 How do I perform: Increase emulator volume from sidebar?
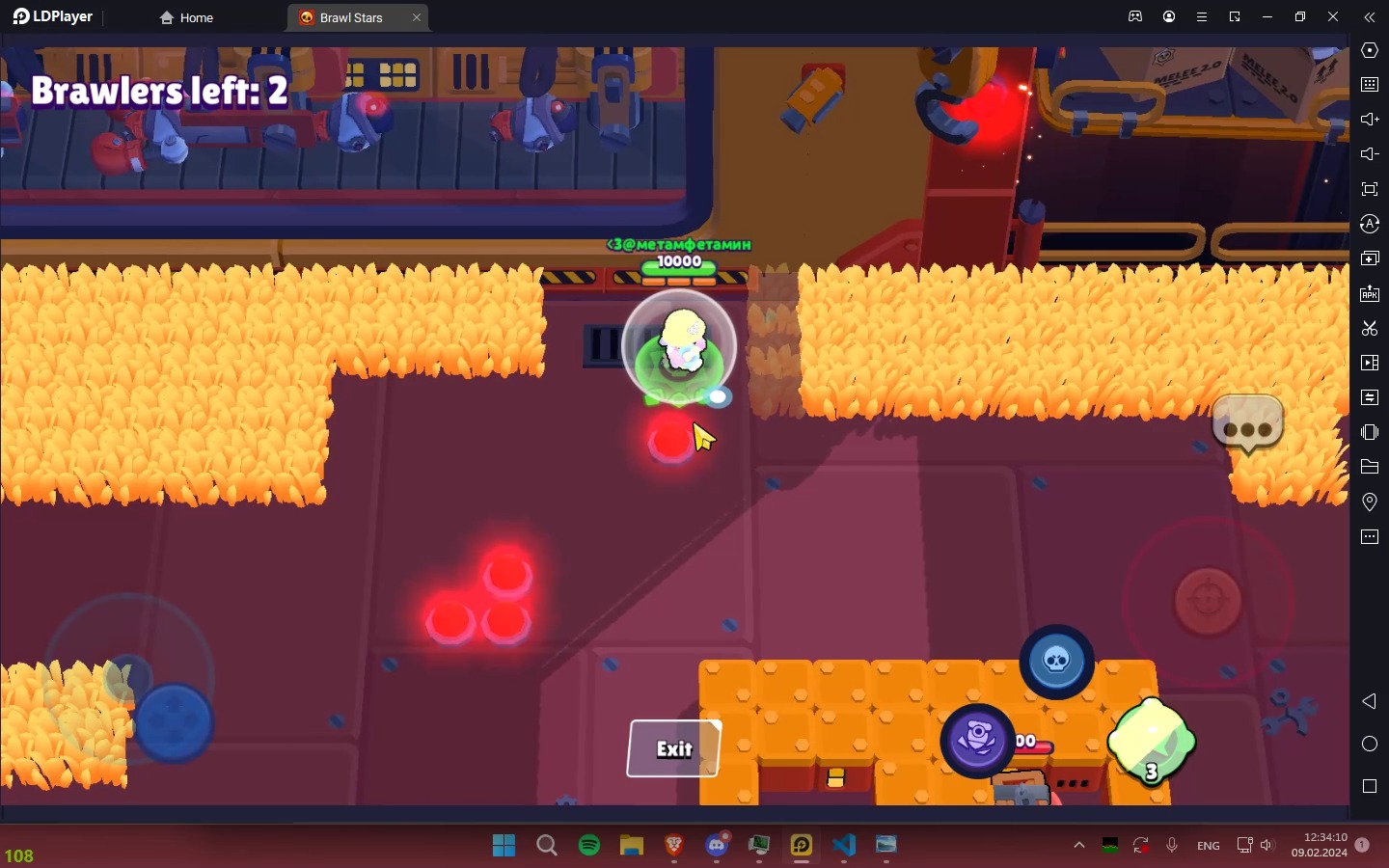coord(1370,120)
